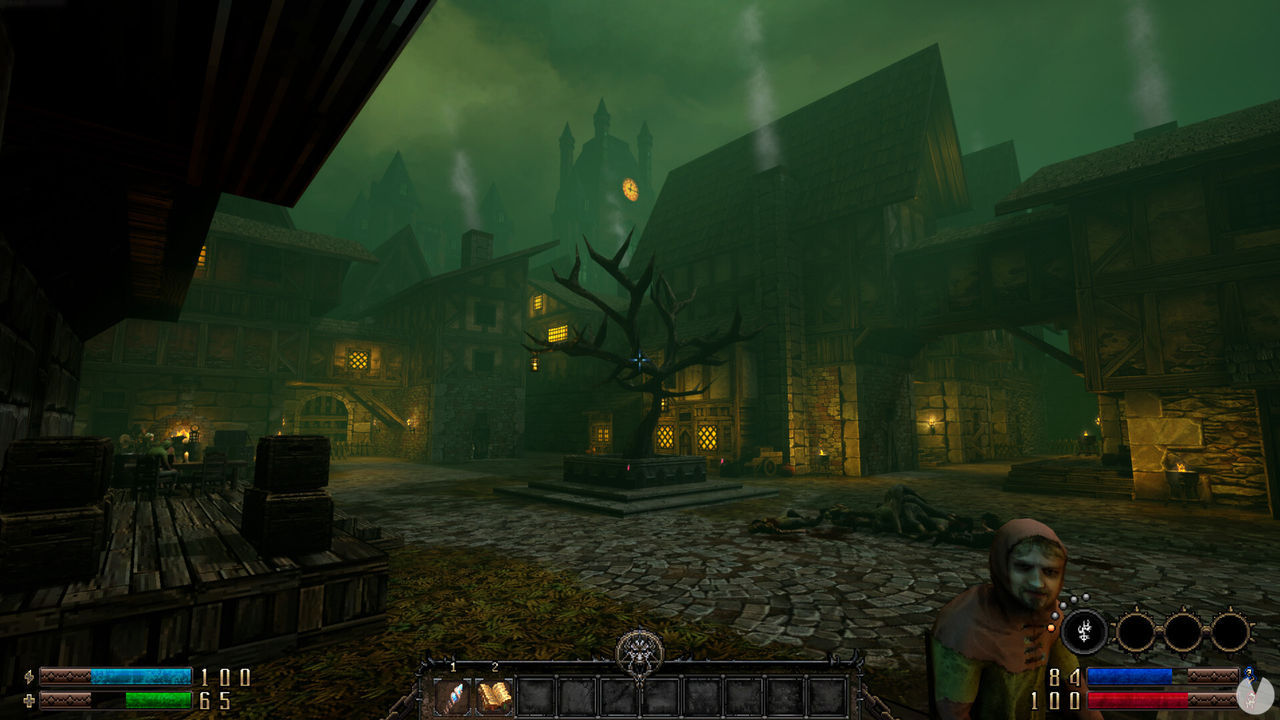
Task: Open the circular minimap in the bottom-right corner
Action: pyautogui.click(x=1255, y=694)
